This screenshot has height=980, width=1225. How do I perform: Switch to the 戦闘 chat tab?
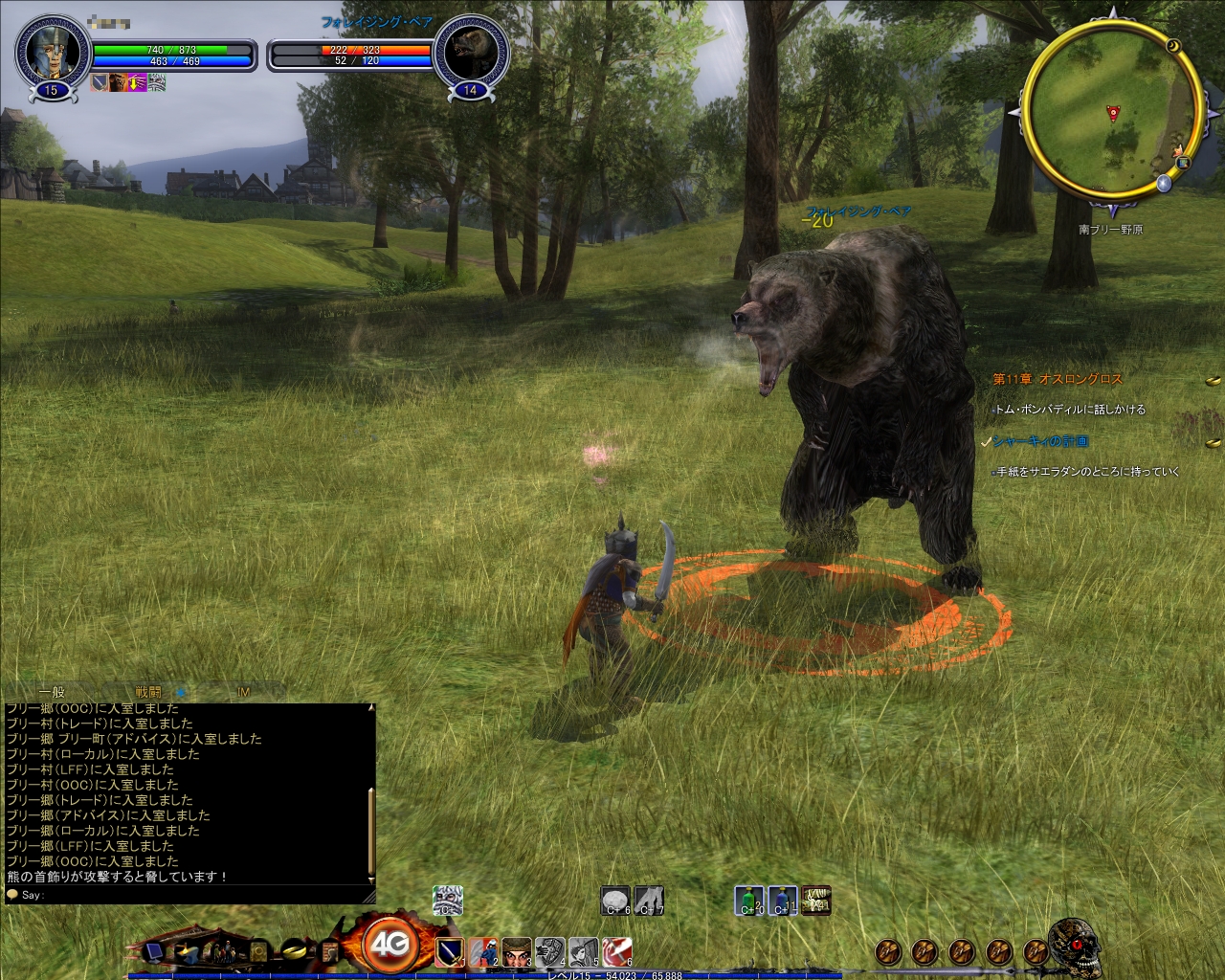[148, 692]
